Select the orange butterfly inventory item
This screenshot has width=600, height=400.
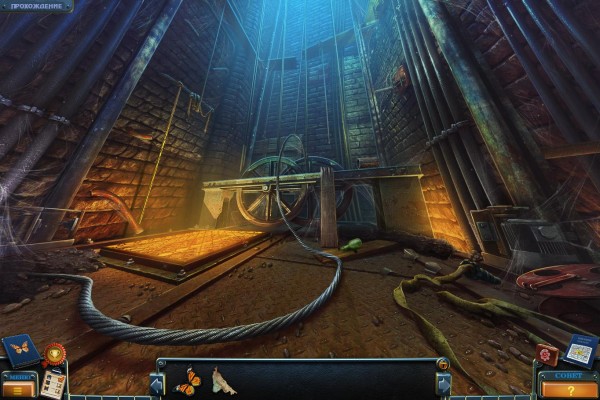[187, 381]
